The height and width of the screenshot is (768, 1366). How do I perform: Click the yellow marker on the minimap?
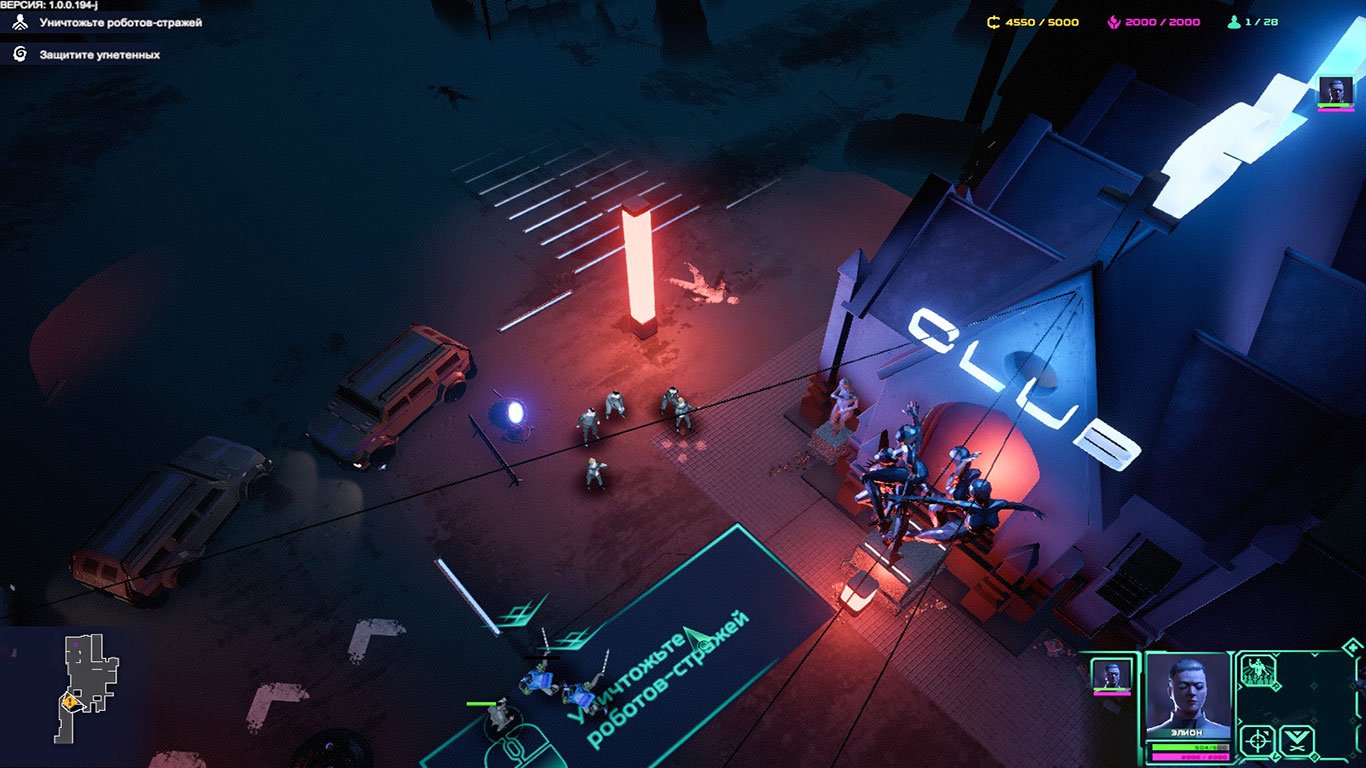[67, 702]
